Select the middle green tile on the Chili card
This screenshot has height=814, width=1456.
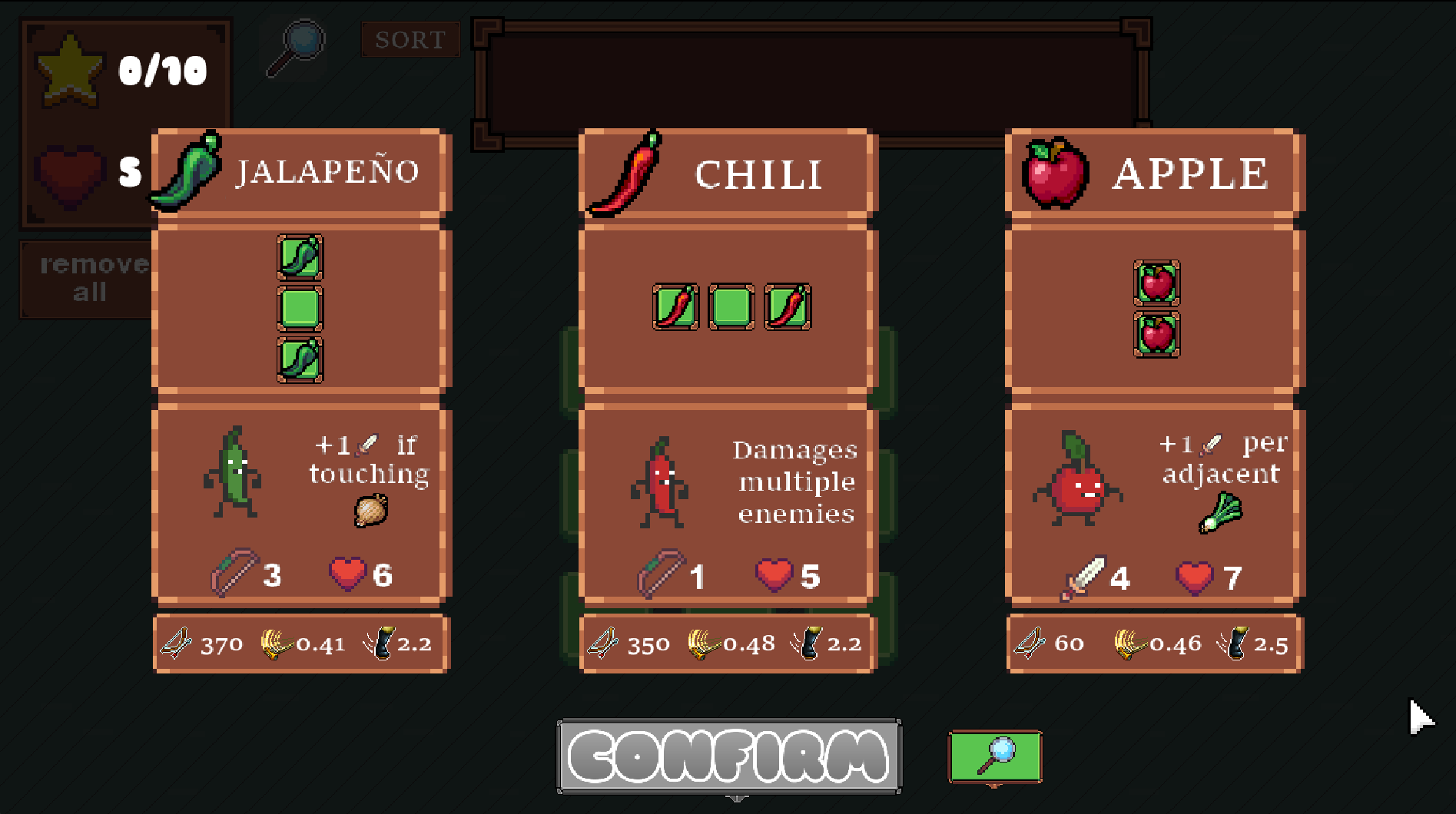tap(730, 306)
